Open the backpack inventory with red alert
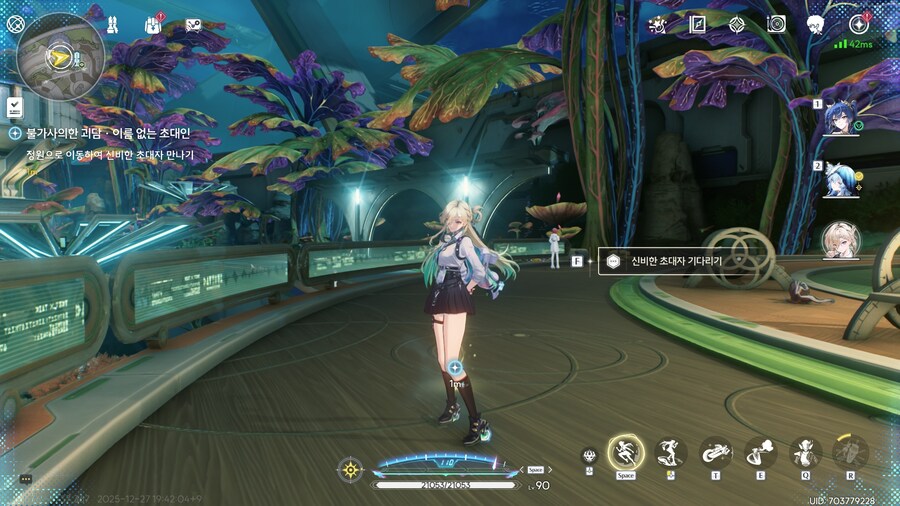This screenshot has height=506, width=900. coord(153,24)
